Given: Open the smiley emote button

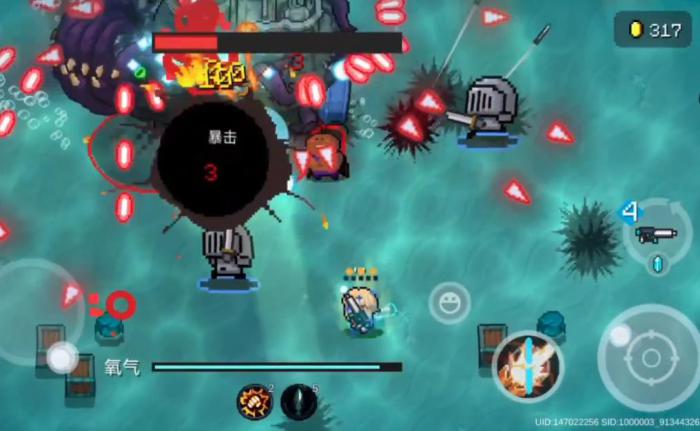Looking at the screenshot, I should pyautogui.click(x=450, y=302).
